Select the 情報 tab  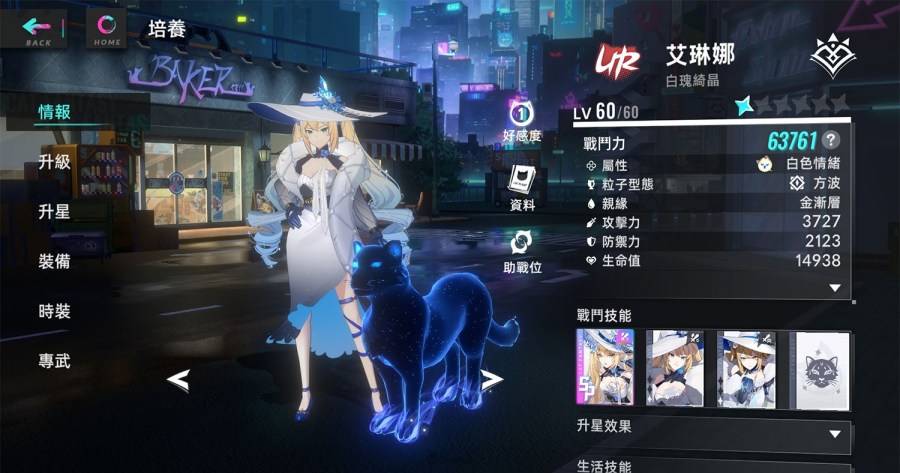click(54, 111)
